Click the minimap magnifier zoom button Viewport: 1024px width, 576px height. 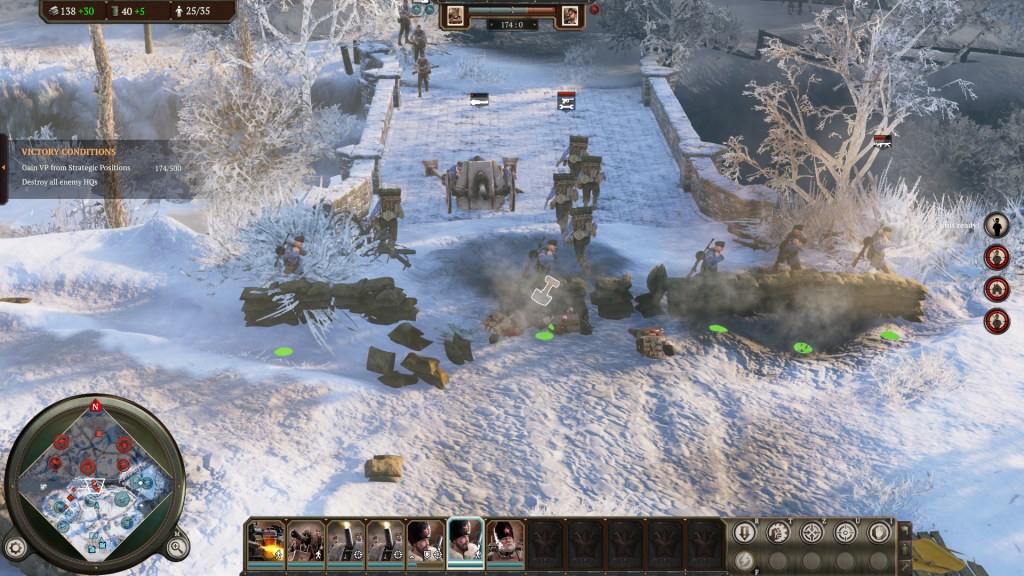pyautogui.click(x=176, y=546)
